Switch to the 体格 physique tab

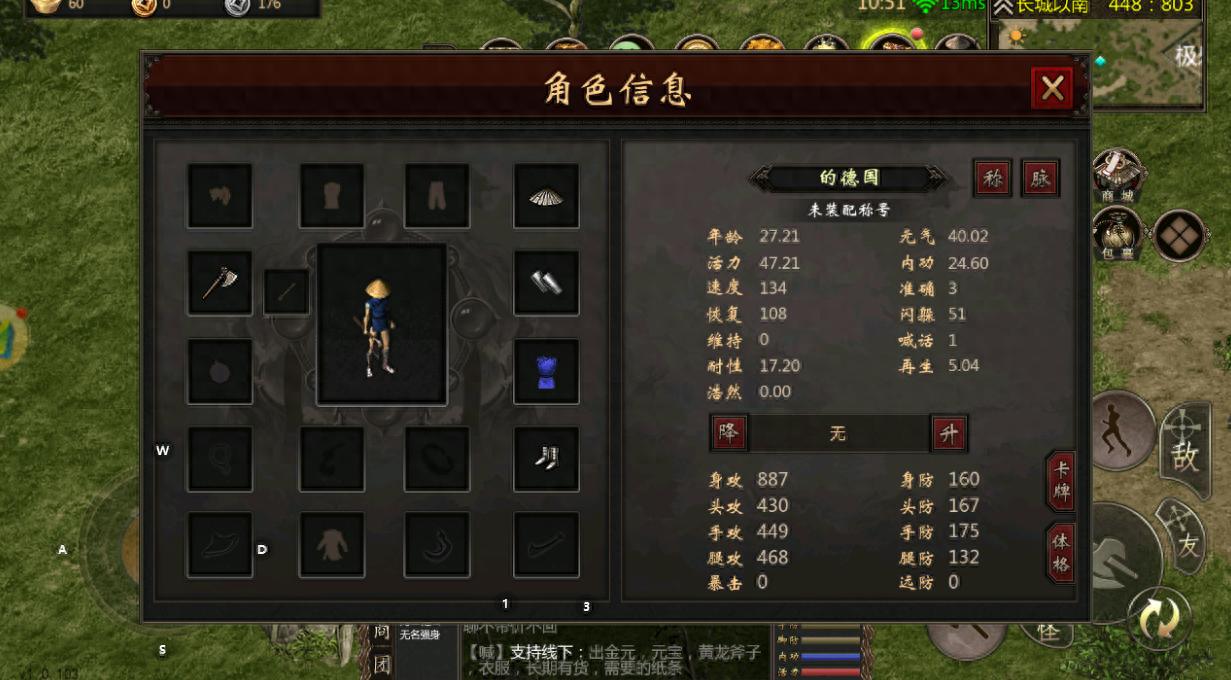coord(1061,552)
